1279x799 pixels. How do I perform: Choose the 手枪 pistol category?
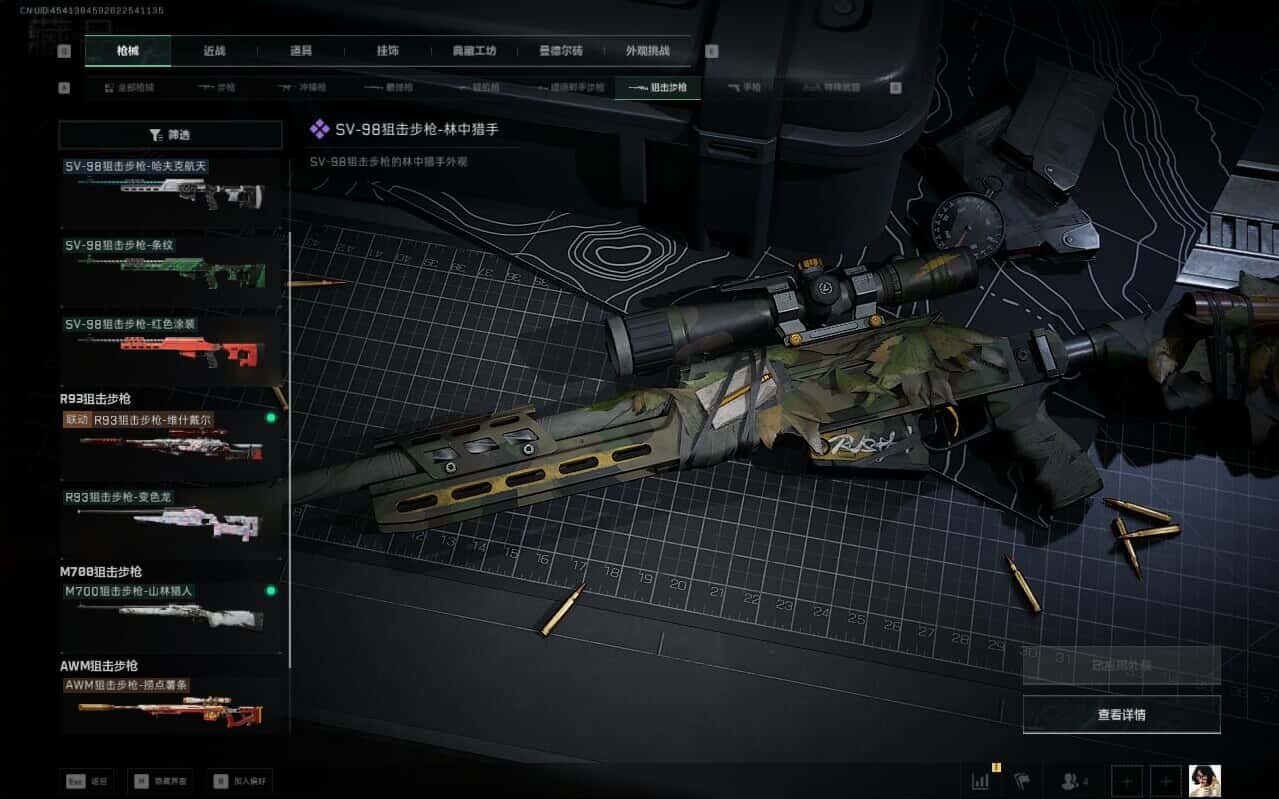[x=744, y=88]
